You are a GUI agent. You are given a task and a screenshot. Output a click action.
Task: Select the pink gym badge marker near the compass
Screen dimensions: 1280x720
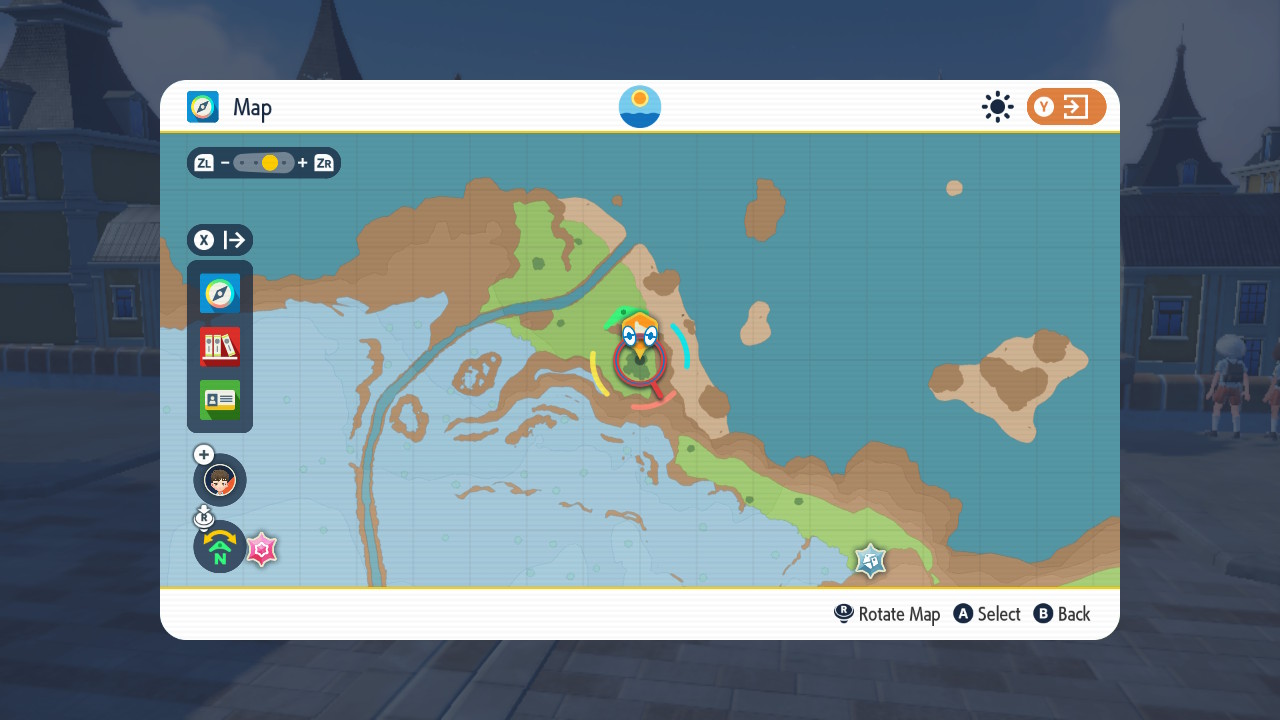tap(261, 549)
